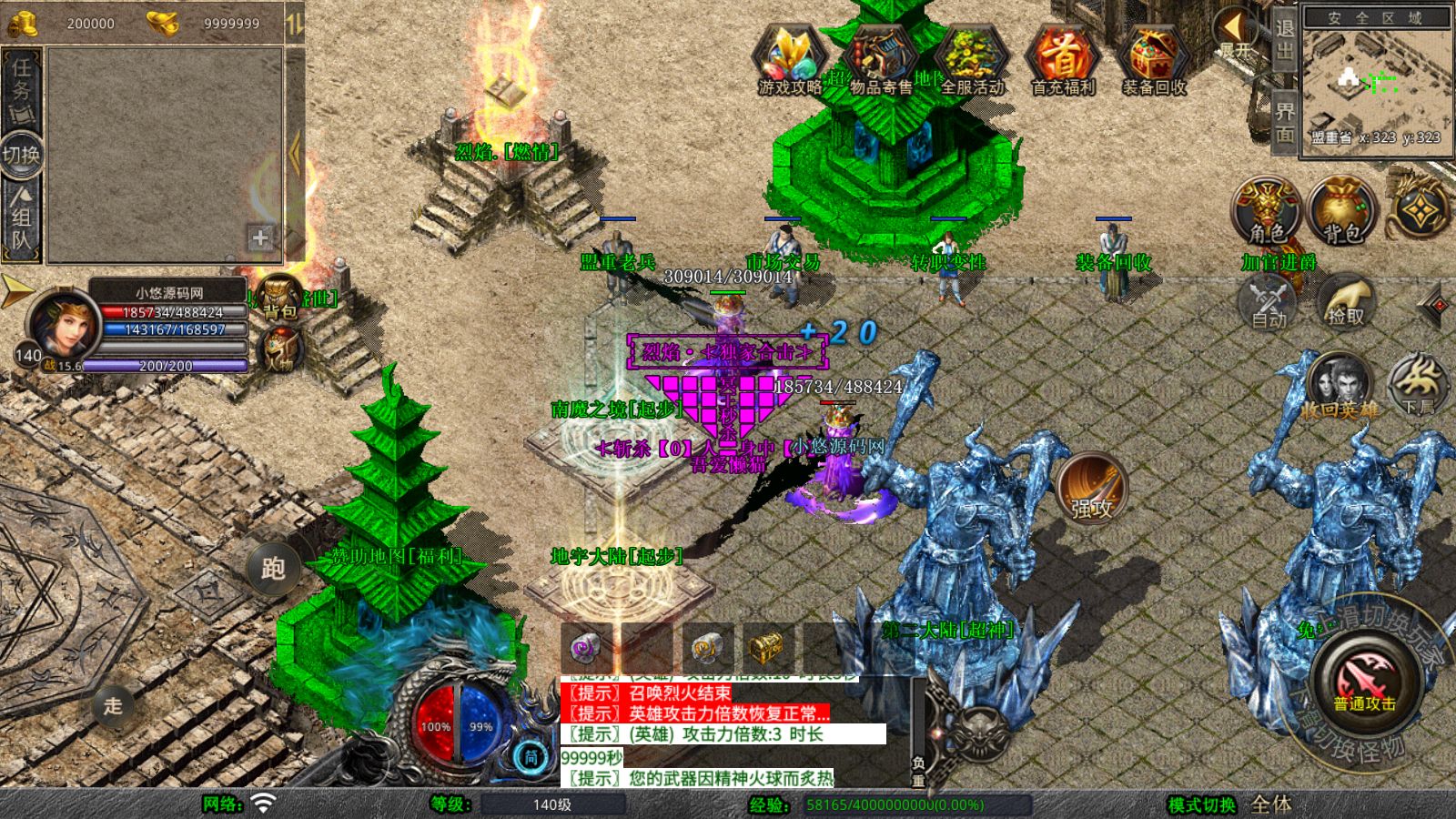Image resolution: width=1456 pixels, height=819 pixels.
Task: Click the 模式切换 mode switch
Action: pyautogui.click(x=1201, y=804)
